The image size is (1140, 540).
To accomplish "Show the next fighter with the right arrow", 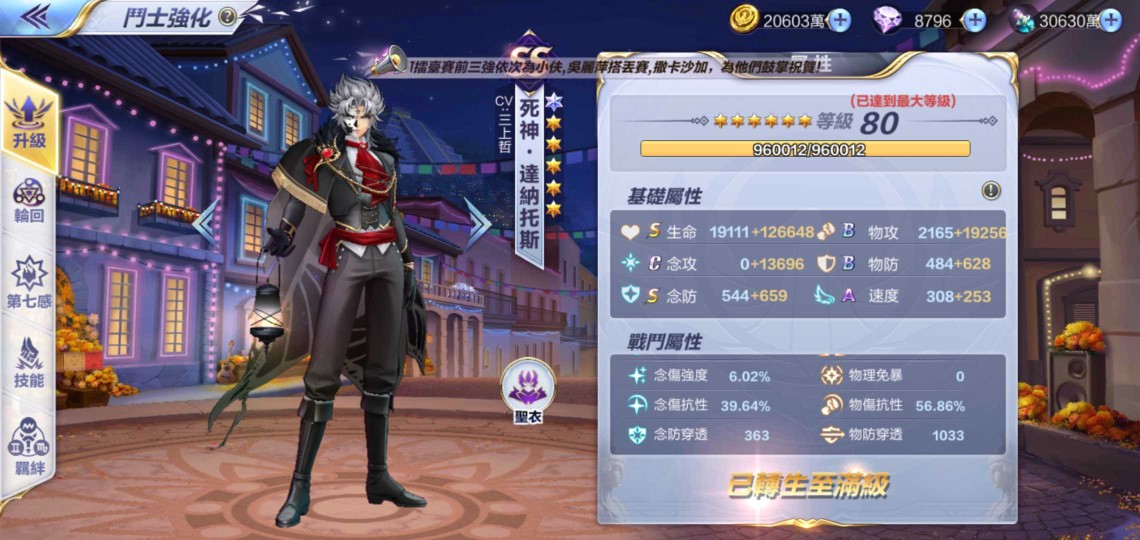I will tap(477, 223).
